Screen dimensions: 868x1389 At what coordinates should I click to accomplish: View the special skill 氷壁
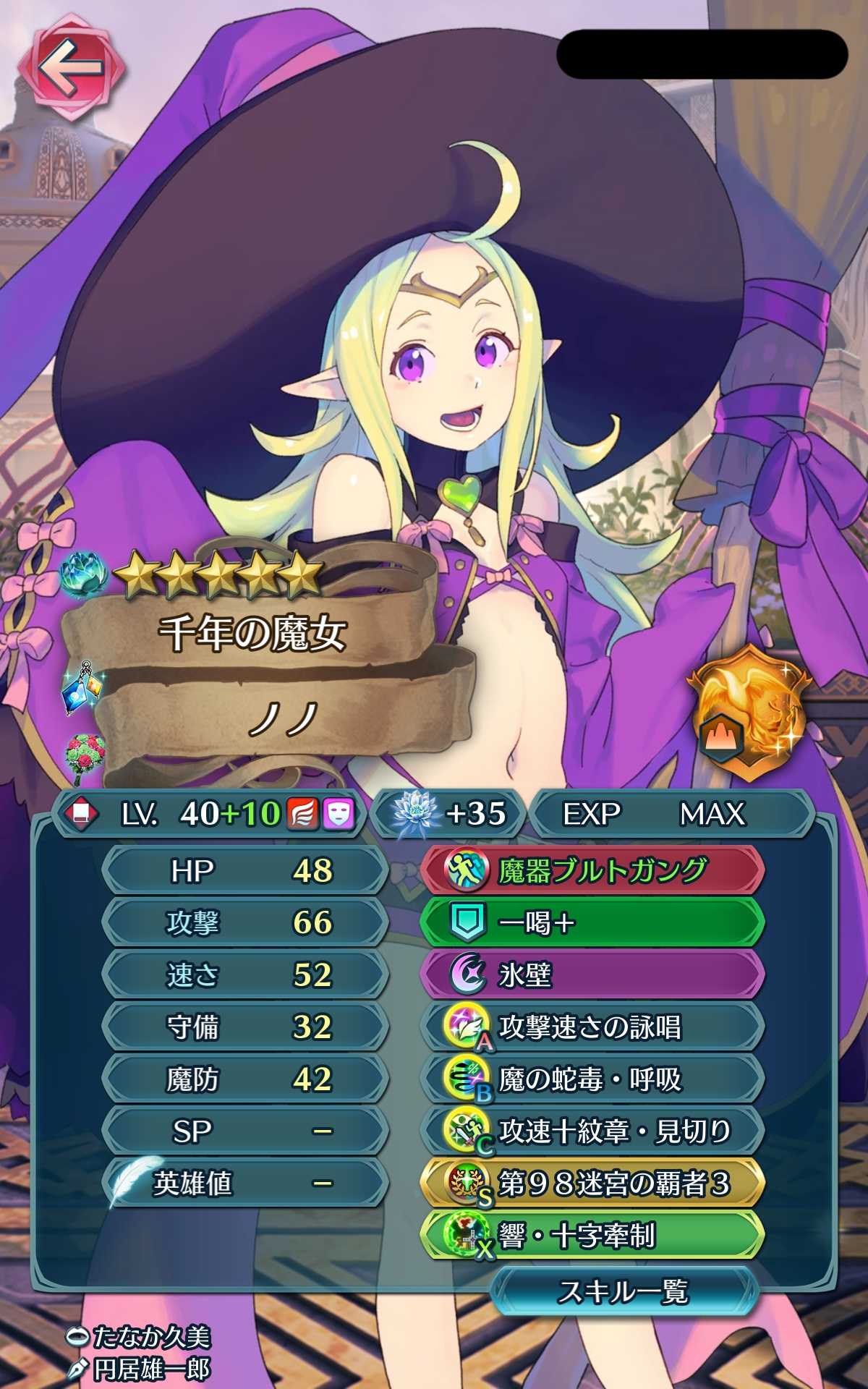coord(592,974)
